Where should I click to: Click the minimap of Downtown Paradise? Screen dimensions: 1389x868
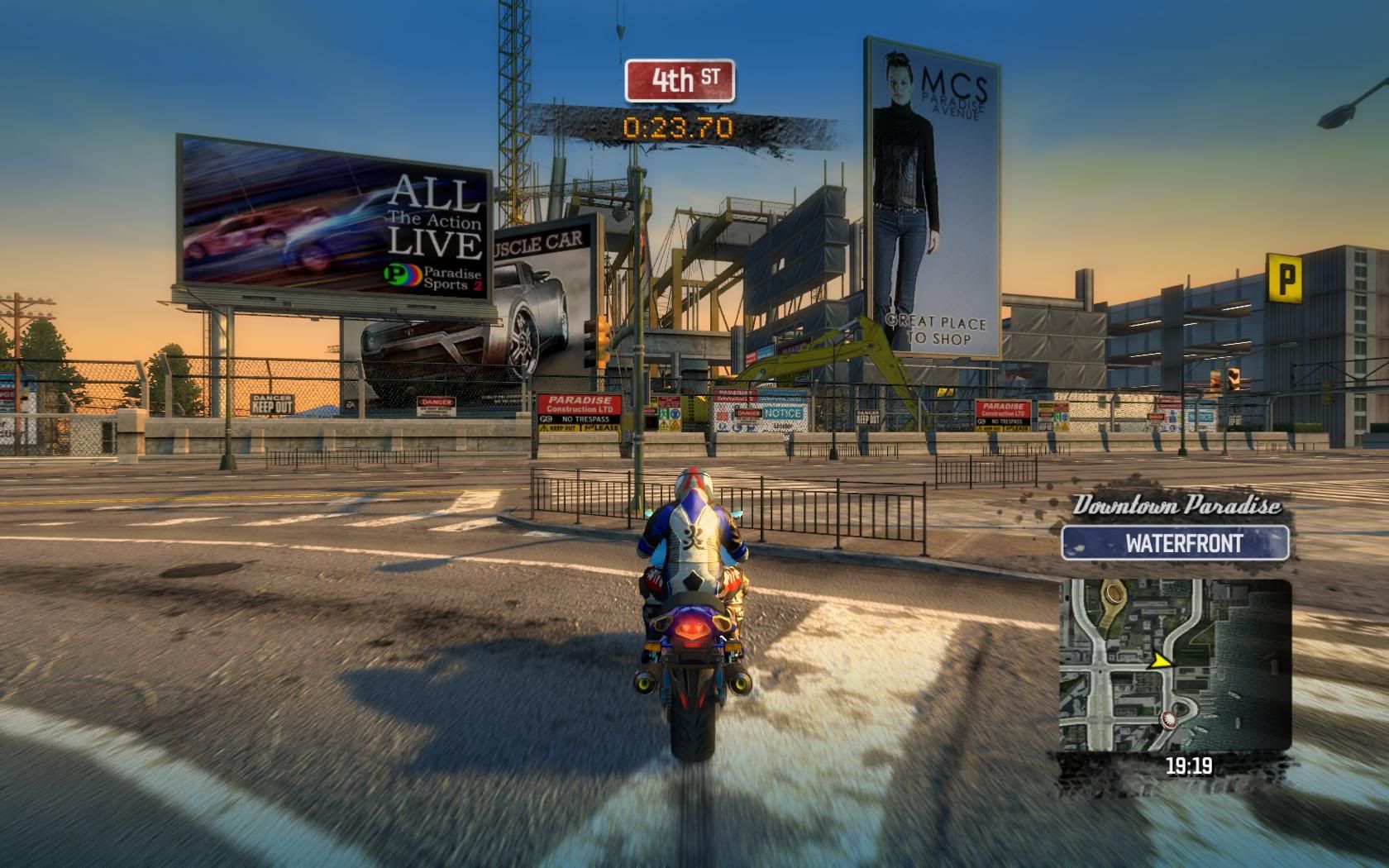[1175, 665]
